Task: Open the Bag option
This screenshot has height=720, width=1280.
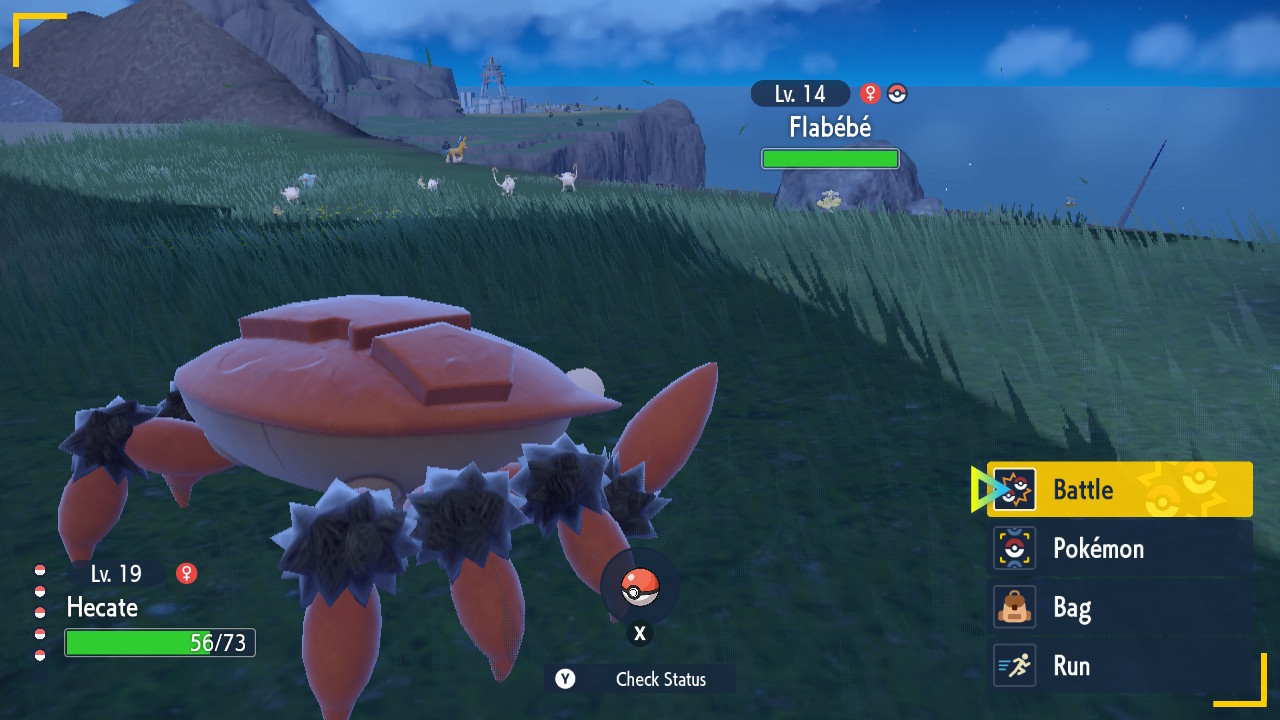Action: coord(1119,607)
